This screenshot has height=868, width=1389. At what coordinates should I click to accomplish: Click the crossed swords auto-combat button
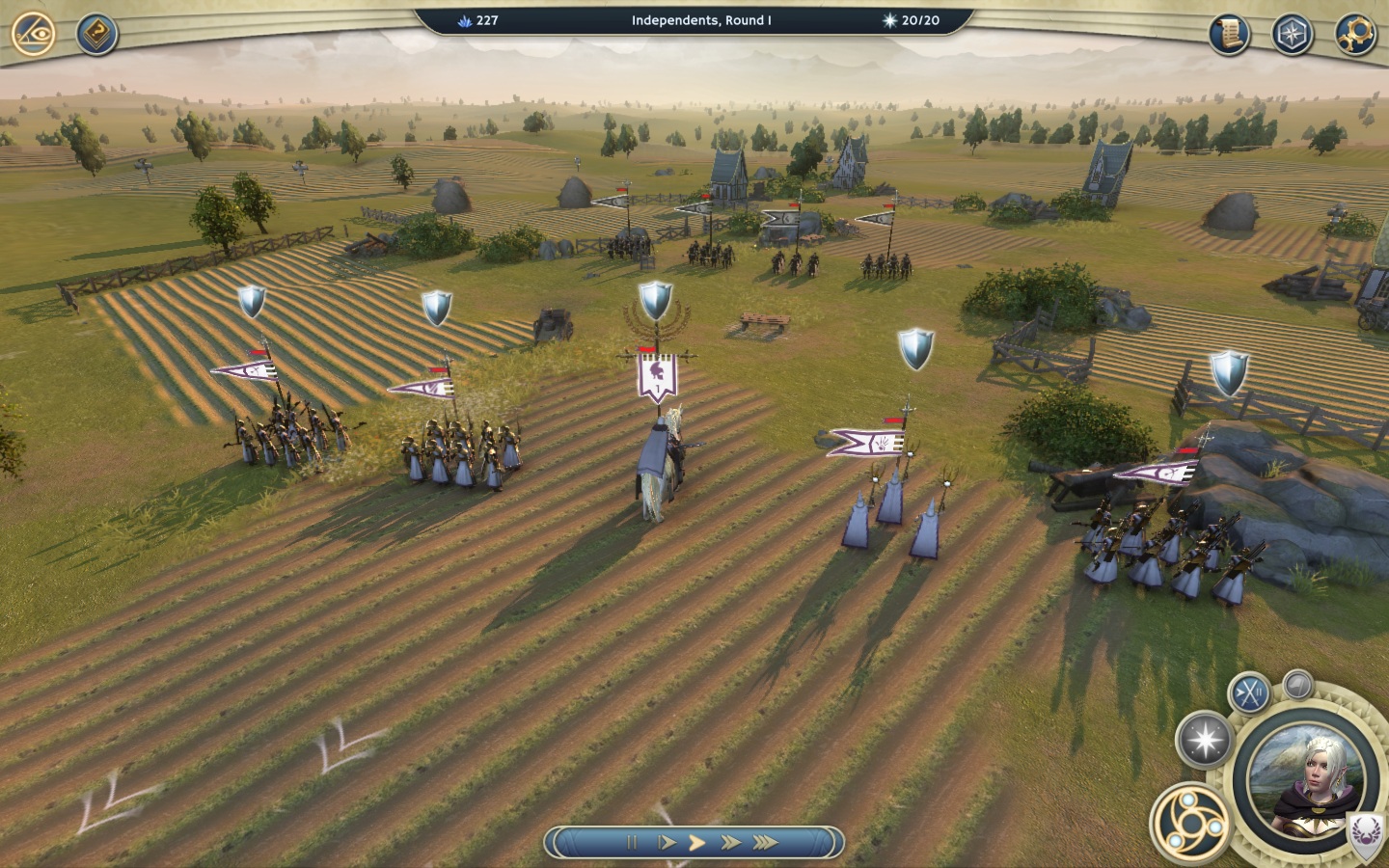pyautogui.click(x=1249, y=692)
